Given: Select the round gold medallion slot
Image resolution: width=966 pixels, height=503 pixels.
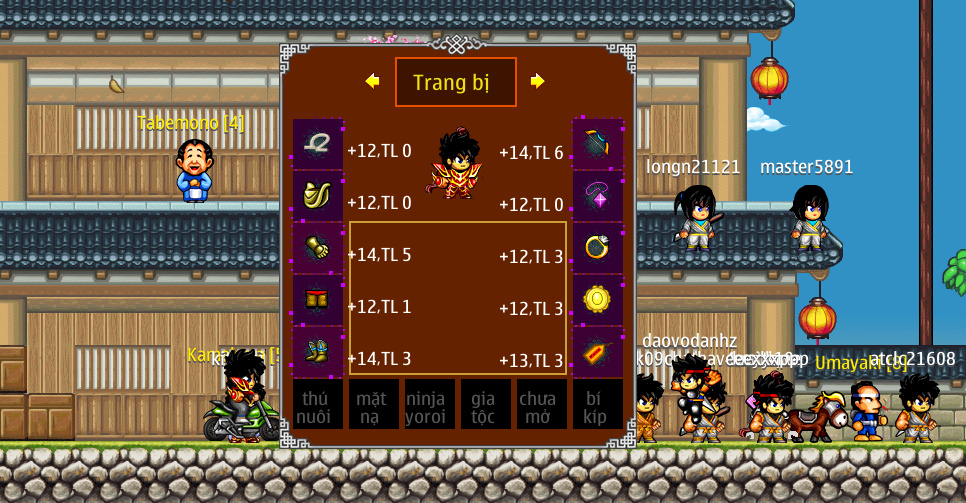Looking at the screenshot, I should [x=597, y=300].
